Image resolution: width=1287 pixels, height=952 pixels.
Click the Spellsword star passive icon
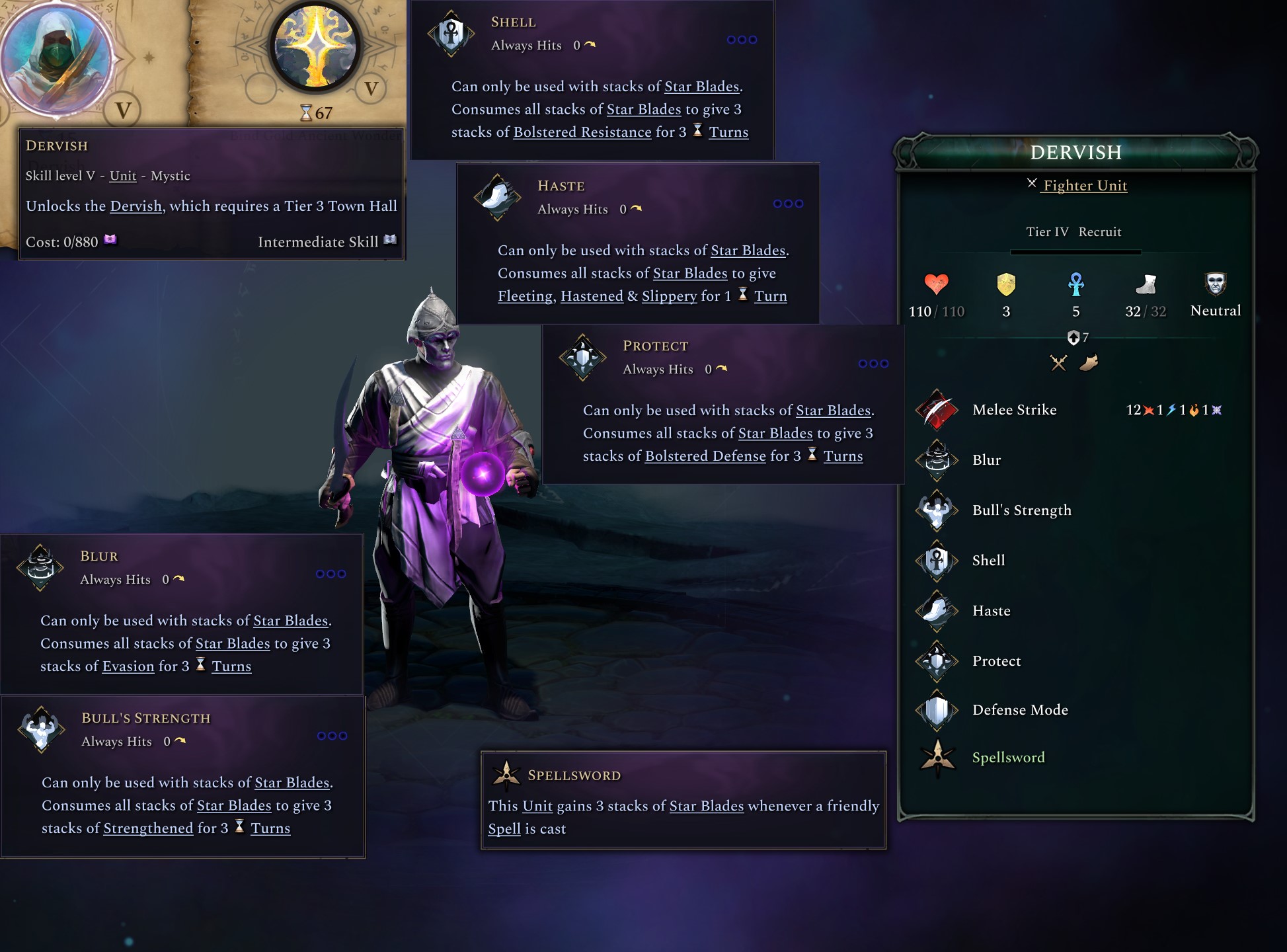[x=937, y=758]
